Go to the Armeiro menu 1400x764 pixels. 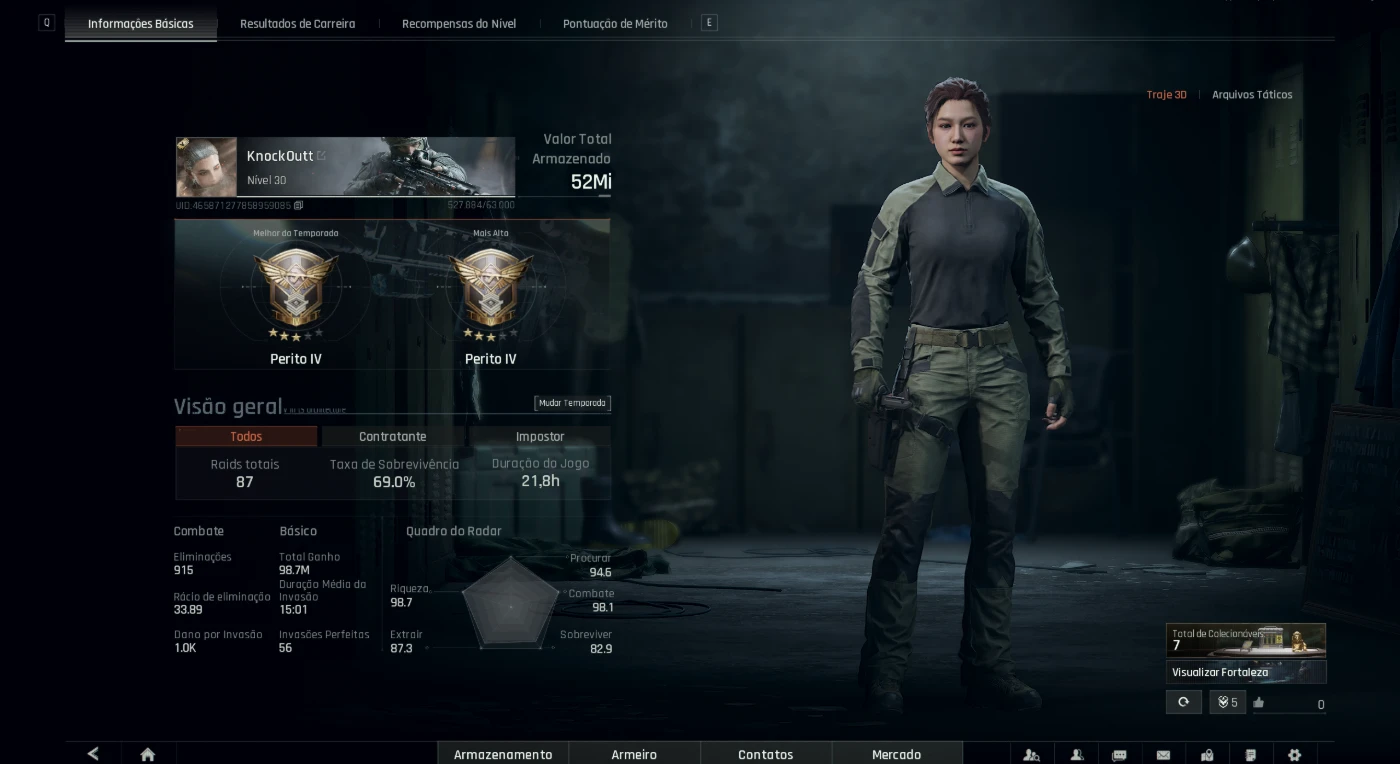[634, 754]
